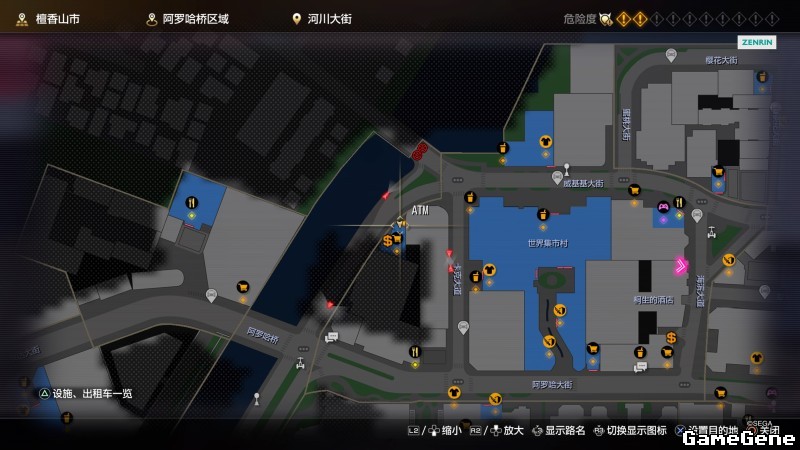800x450 pixels.
Task: Select the drink cup icon near 樱花大街
Action: click(x=761, y=76)
